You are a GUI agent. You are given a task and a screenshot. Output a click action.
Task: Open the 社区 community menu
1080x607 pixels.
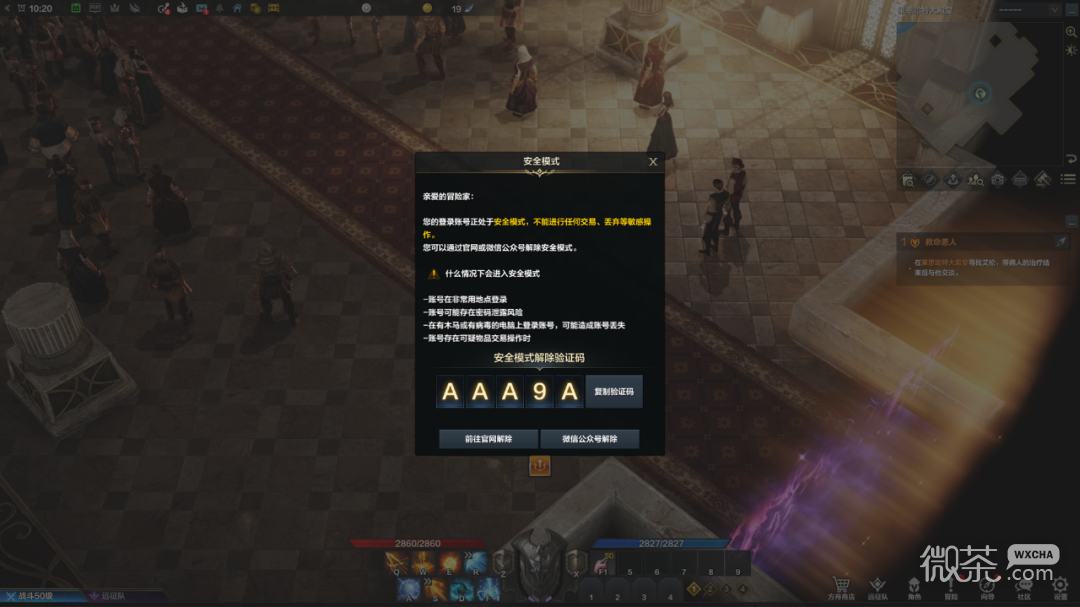tap(1023, 588)
